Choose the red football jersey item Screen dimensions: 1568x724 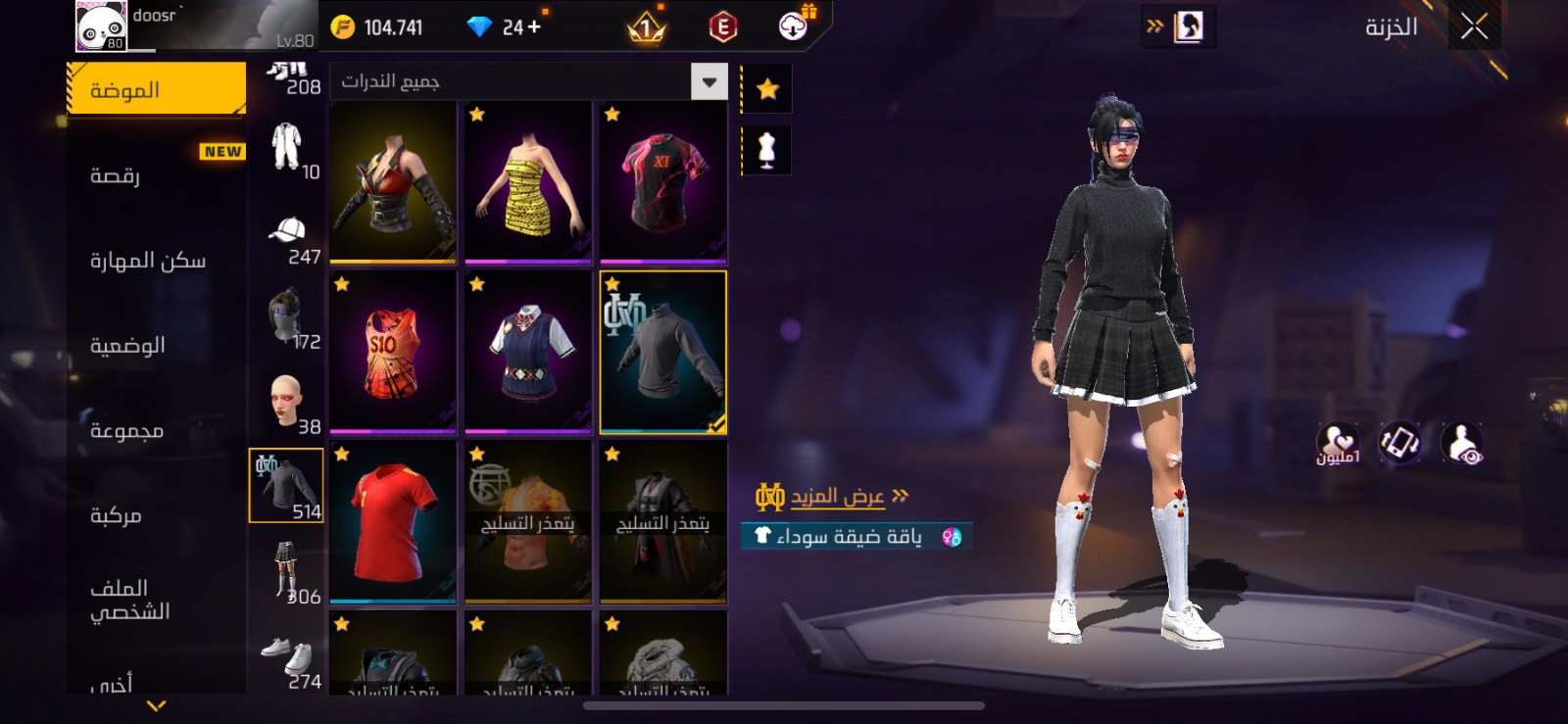coord(393,522)
